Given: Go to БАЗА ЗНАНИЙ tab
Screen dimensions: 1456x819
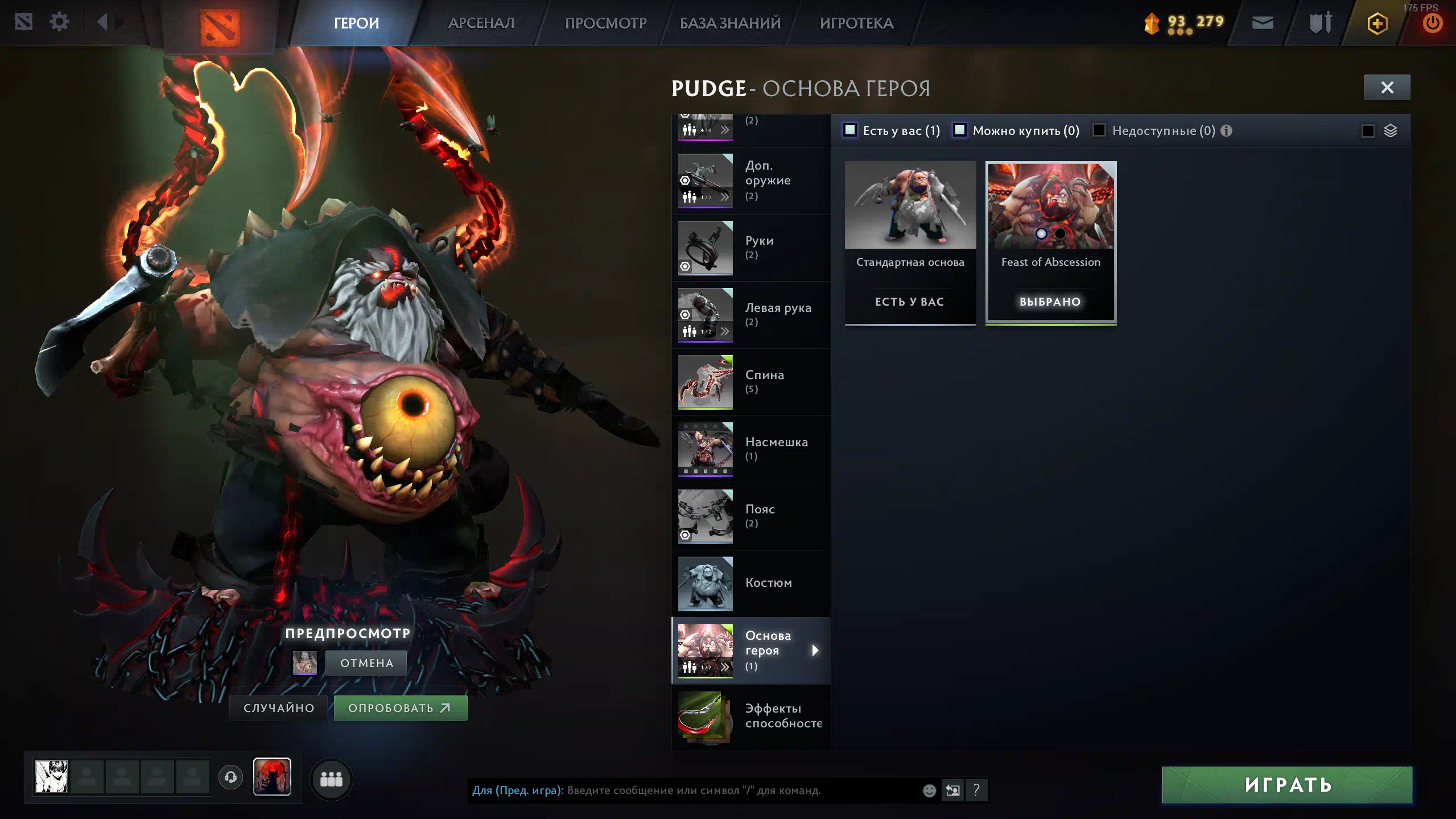Looking at the screenshot, I should click(x=730, y=23).
